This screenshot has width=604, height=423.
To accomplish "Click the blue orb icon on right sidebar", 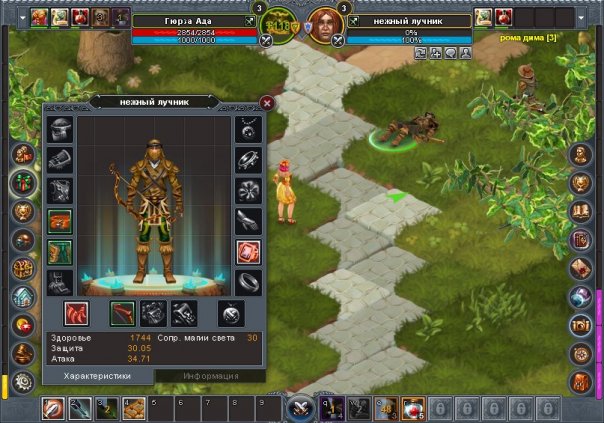I will pos(582,296).
